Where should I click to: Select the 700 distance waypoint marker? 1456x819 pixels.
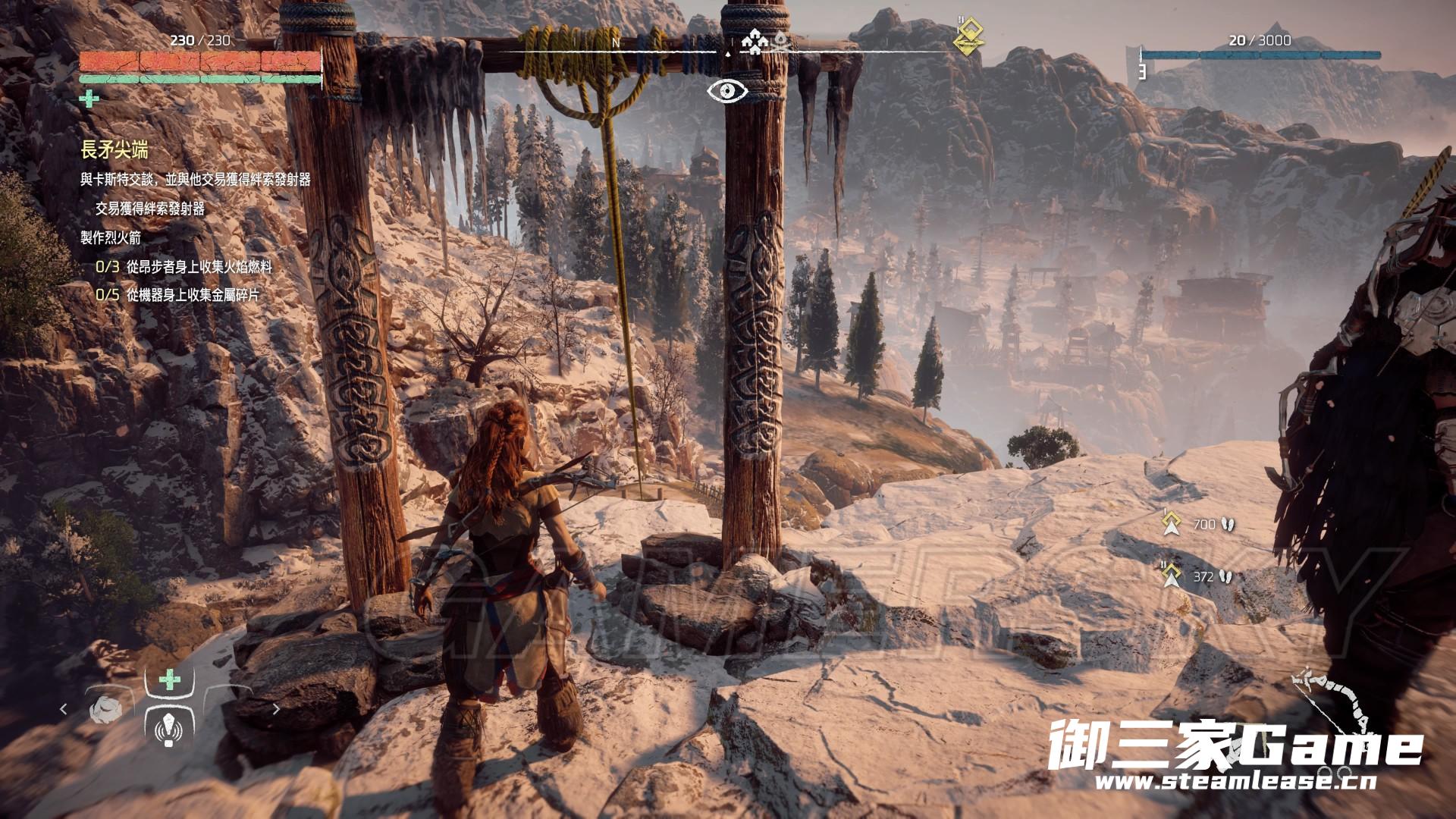point(1172,522)
